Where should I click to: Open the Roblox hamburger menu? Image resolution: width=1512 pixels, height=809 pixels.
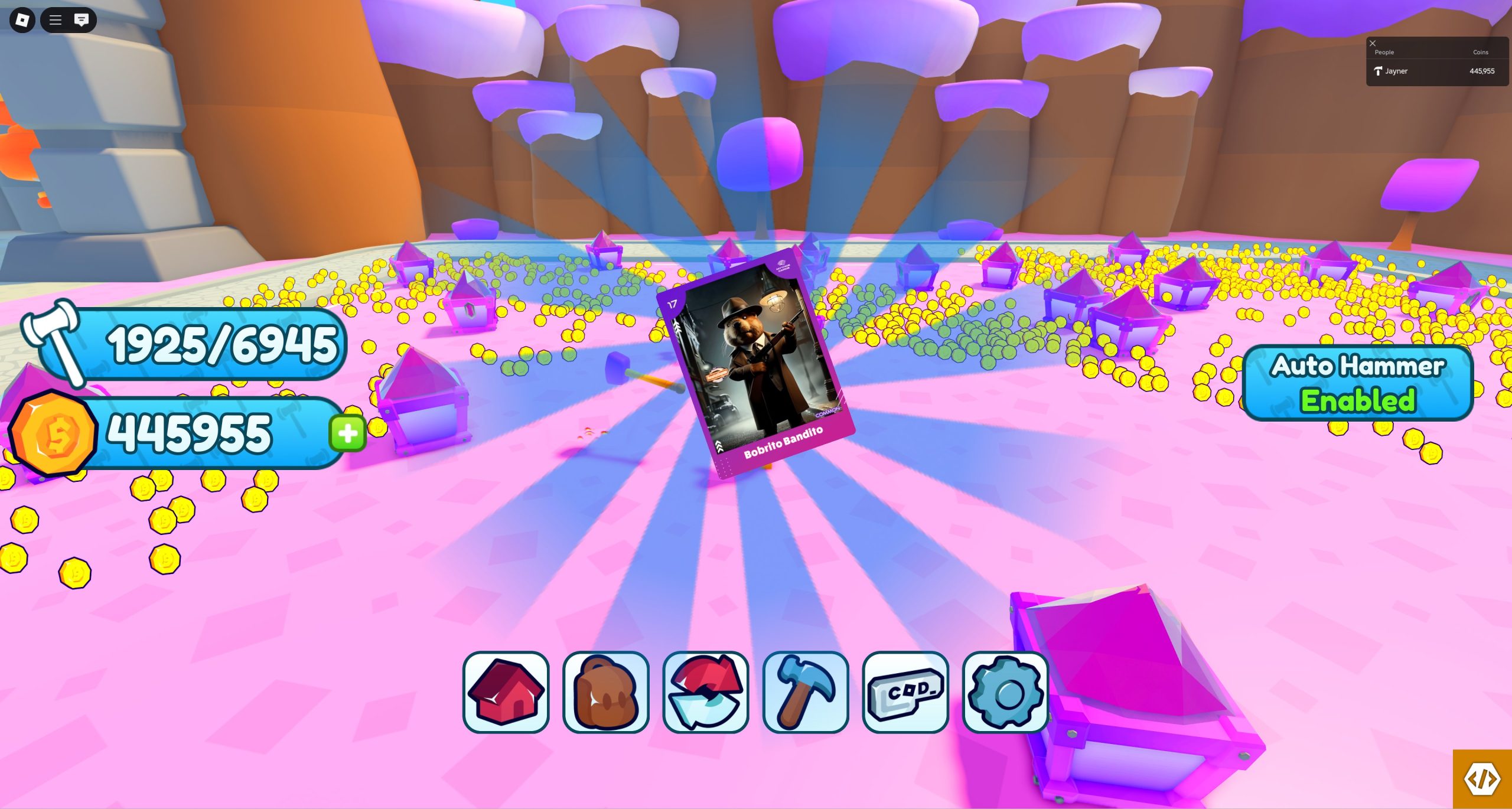[56, 20]
